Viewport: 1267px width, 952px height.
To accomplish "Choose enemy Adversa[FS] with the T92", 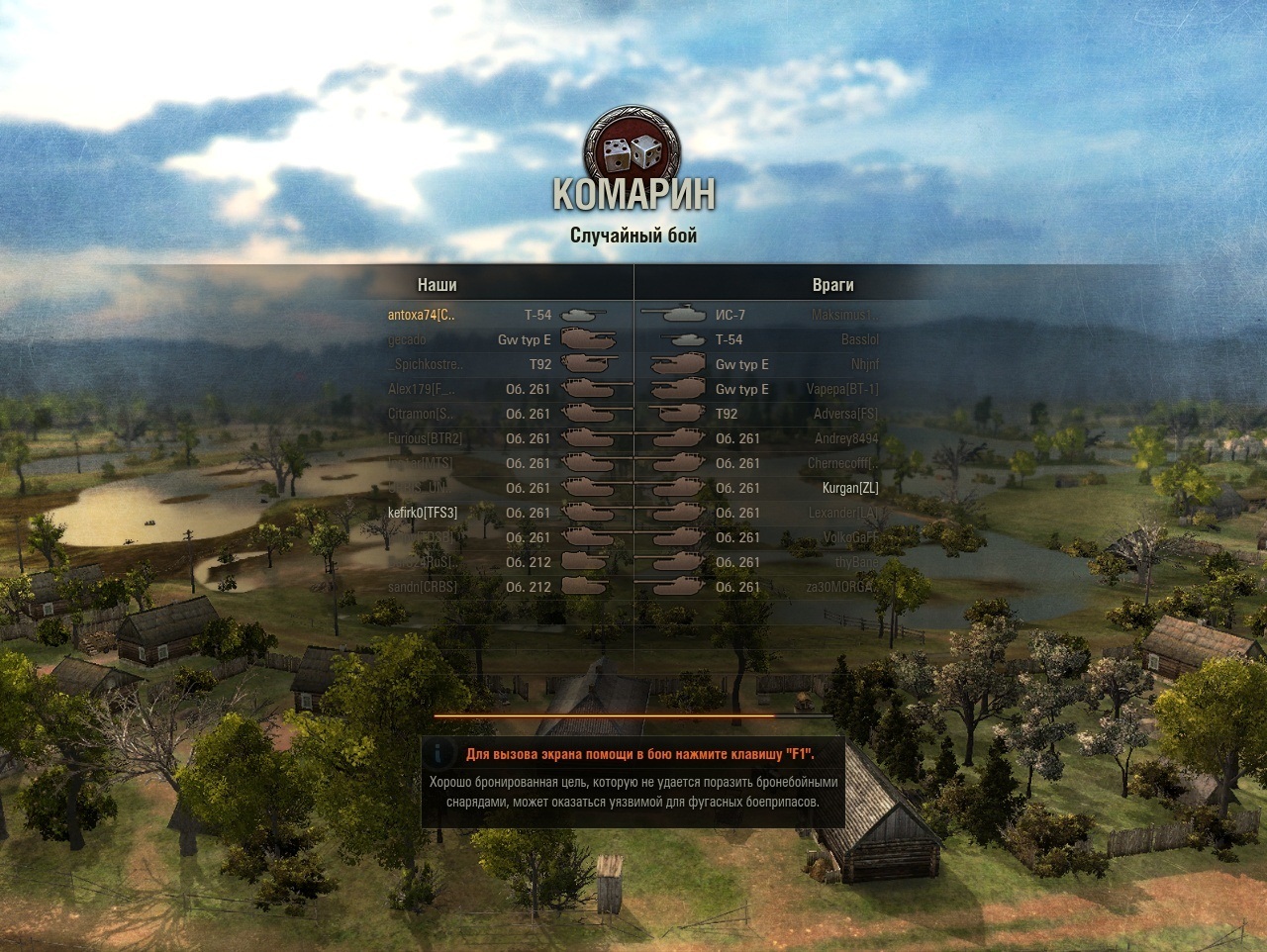I will 845,414.
